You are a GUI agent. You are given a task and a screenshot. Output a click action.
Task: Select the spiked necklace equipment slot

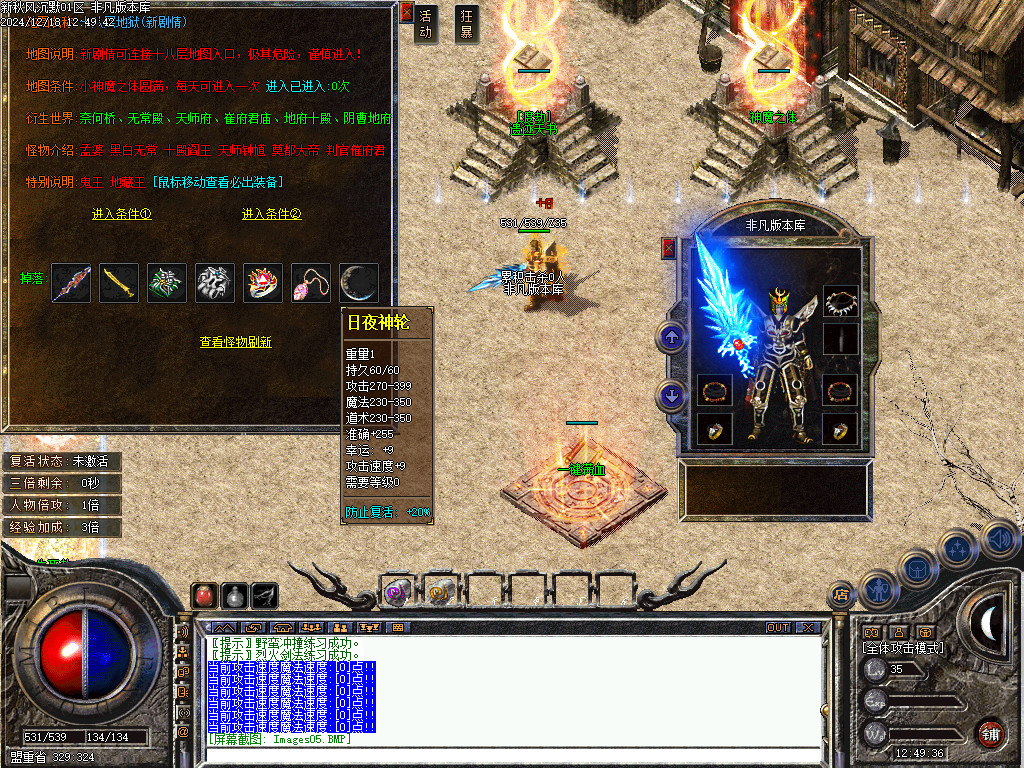(840, 301)
